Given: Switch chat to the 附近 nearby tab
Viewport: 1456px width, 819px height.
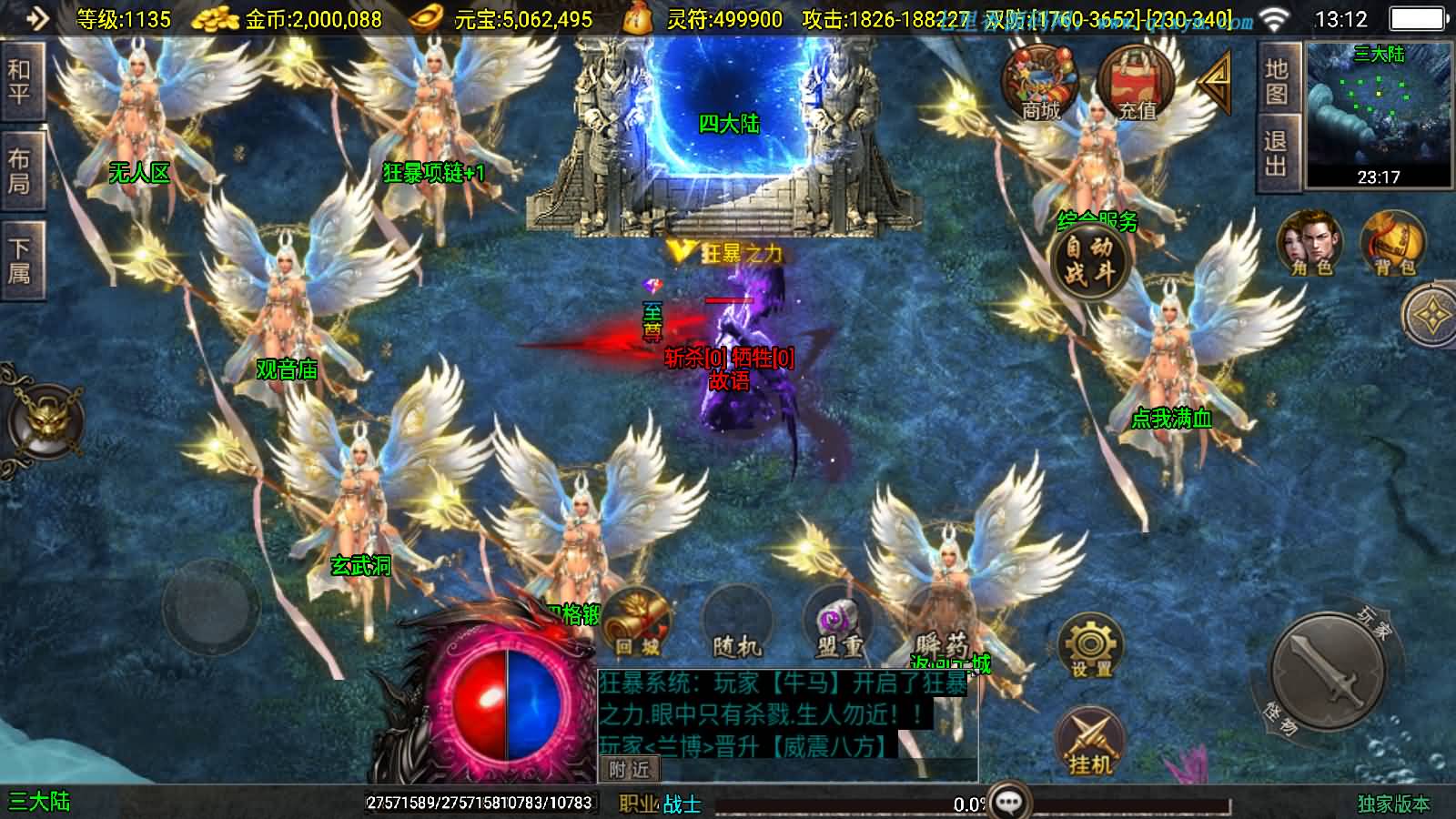Looking at the screenshot, I should (x=629, y=770).
